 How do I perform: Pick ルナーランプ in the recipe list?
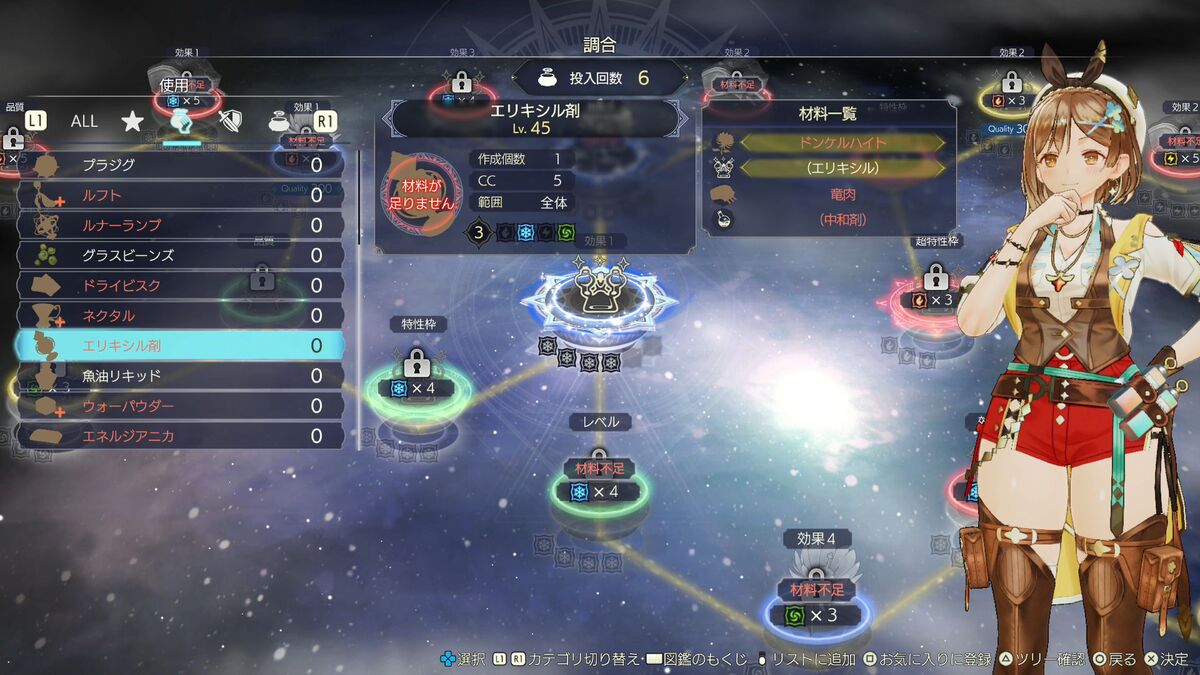click(x=180, y=225)
